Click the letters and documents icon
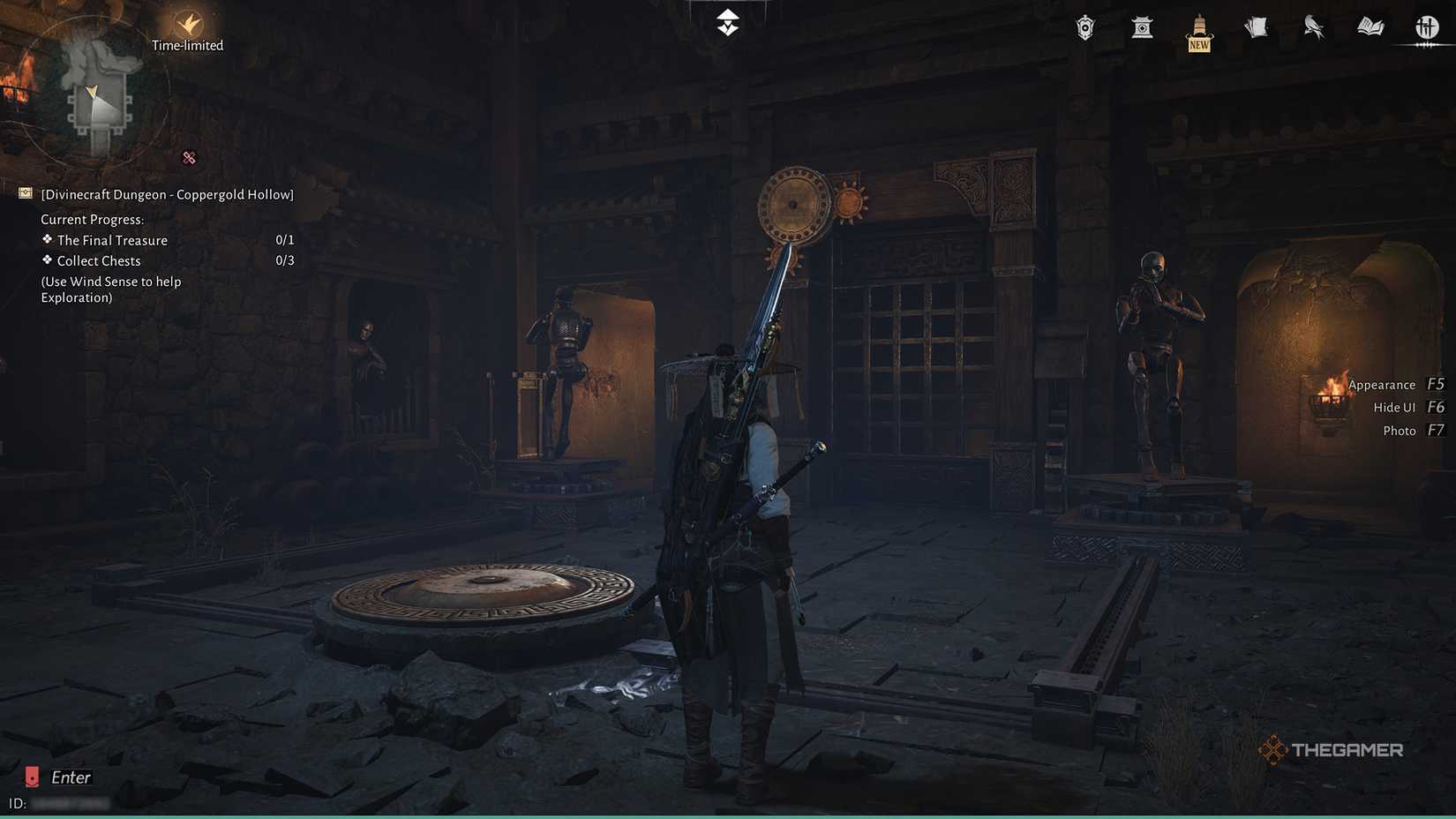The image size is (1456, 819). coord(1256,27)
